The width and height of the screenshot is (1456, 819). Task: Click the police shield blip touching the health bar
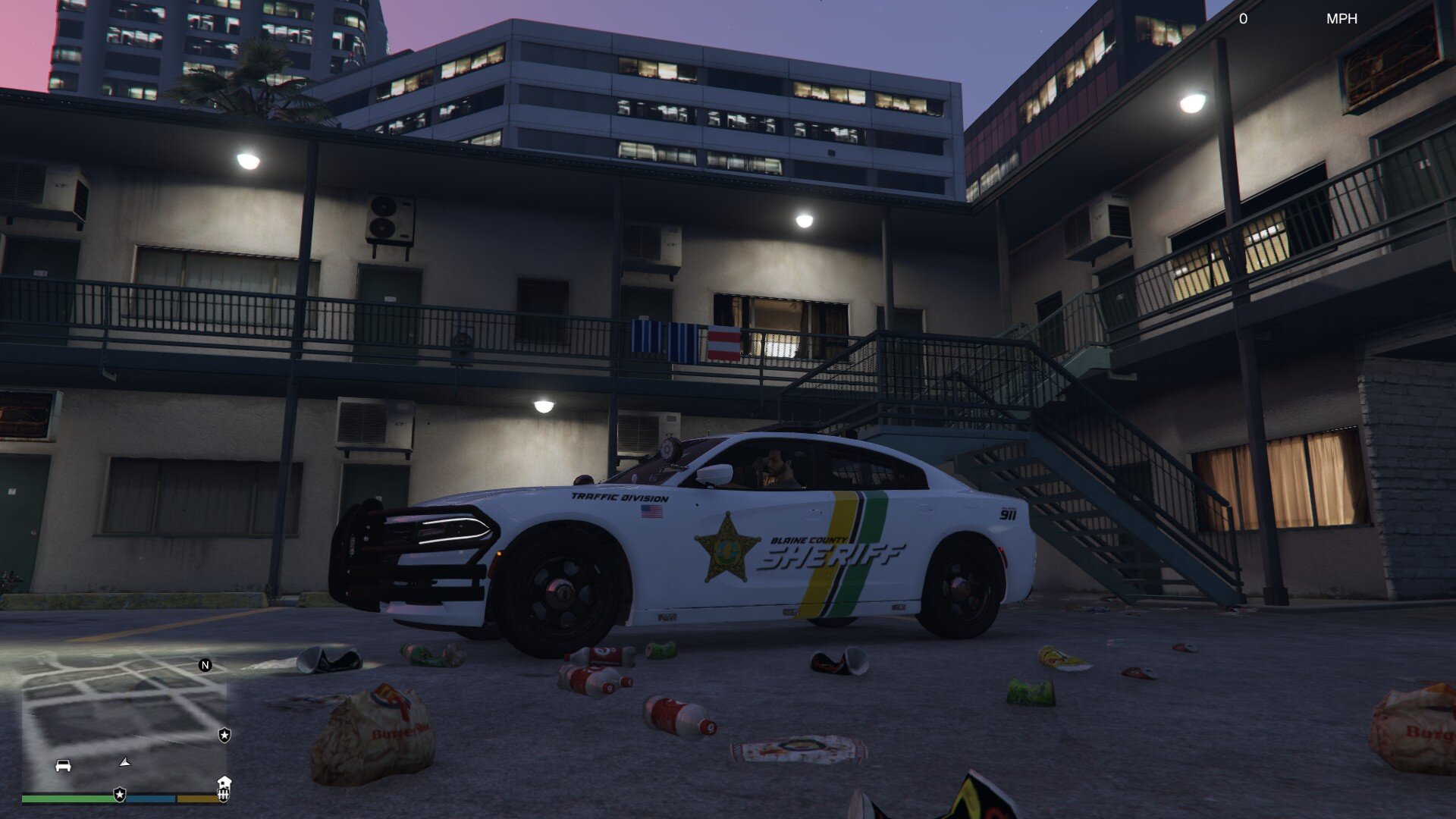[x=120, y=794]
